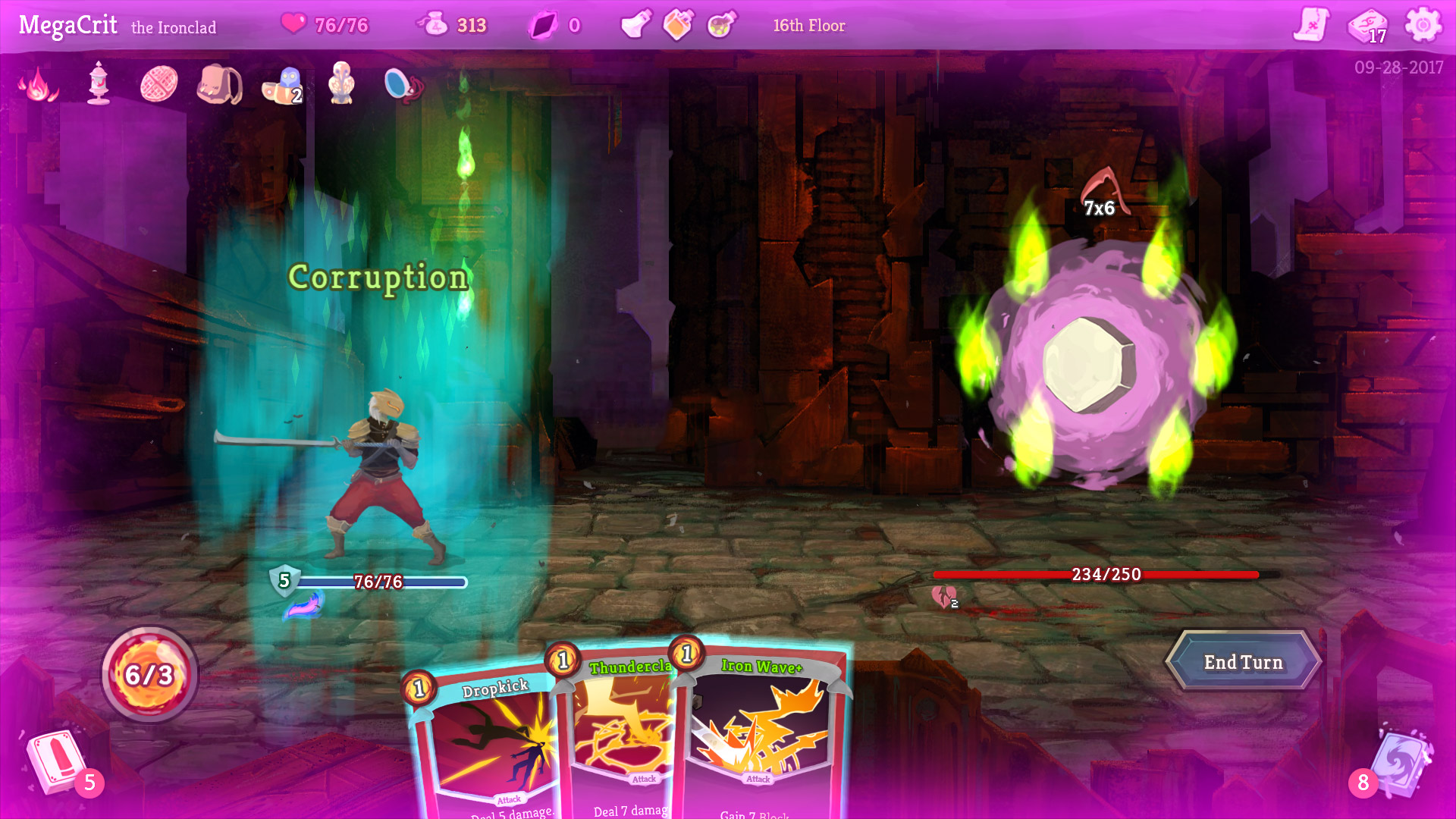
Task: View the discard pile
Action: point(1399,762)
